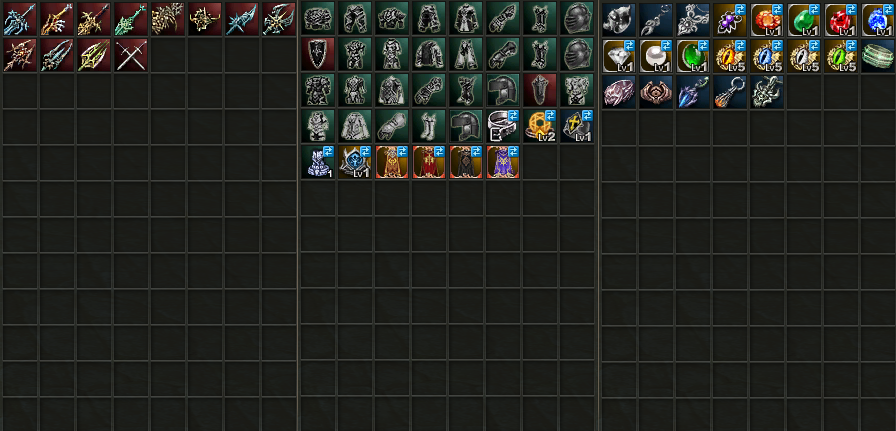
Task: Select the yellow cross emblem Lv1 item
Action: point(577,125)
